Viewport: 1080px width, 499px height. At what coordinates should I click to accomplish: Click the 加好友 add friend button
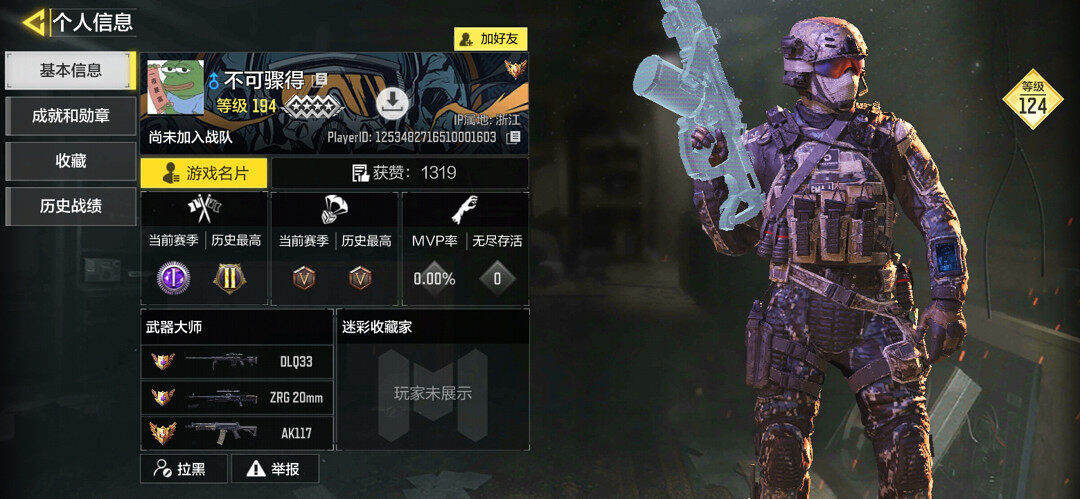tap(490, 39)
